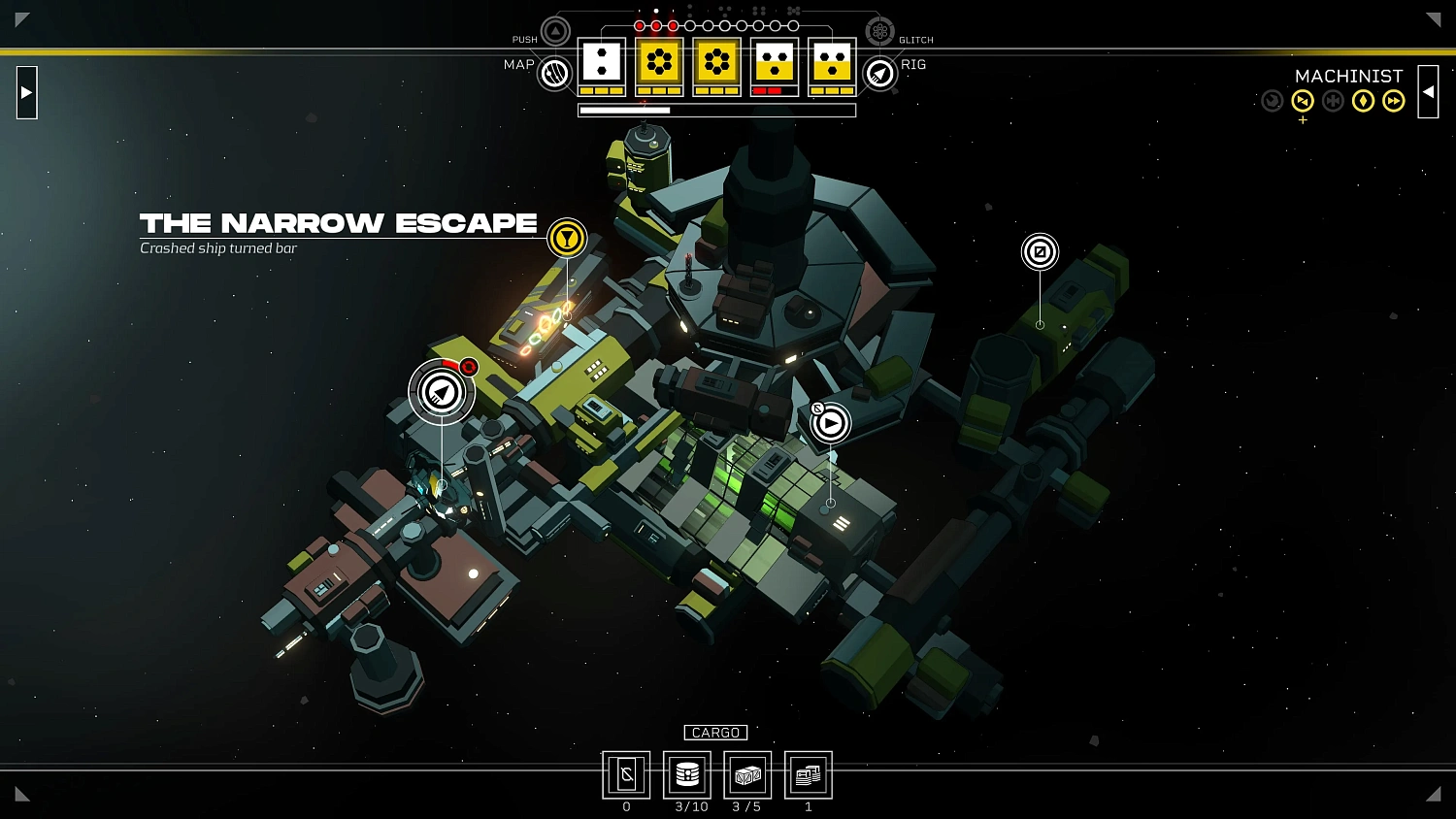
Task: Open the MAP view
Action: (552, 74)
